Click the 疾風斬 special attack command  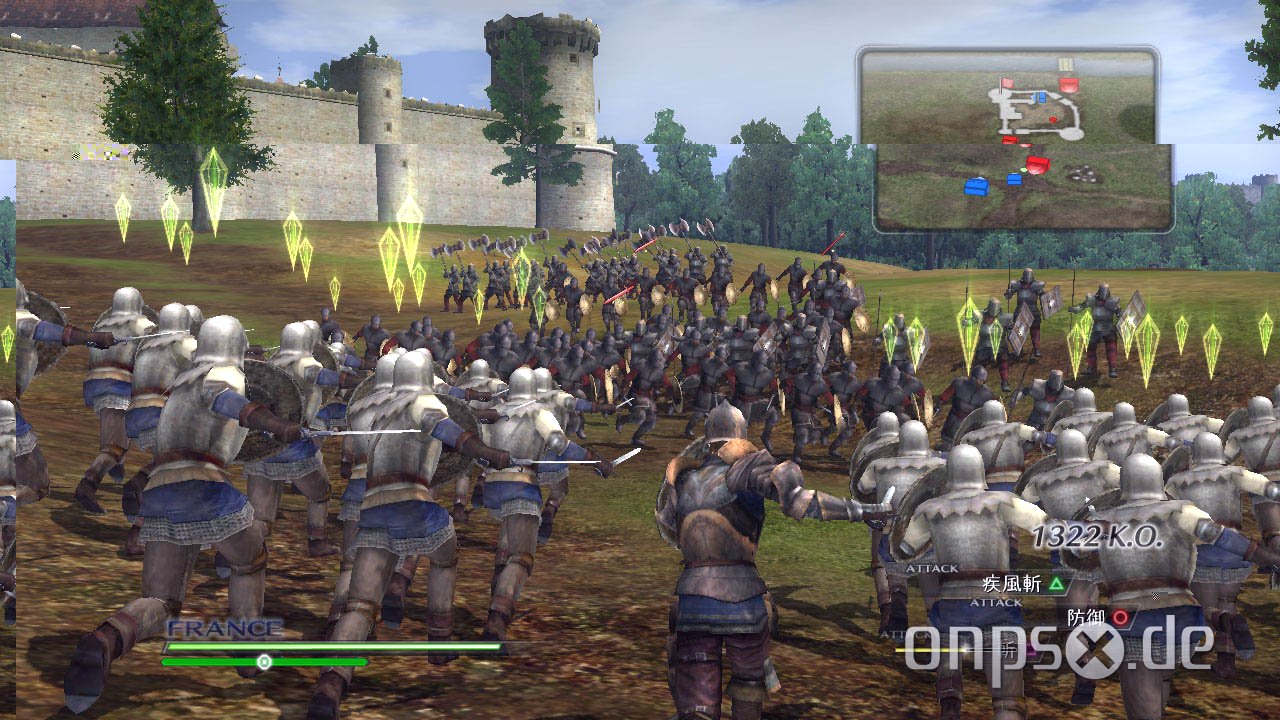[1012, 583]
